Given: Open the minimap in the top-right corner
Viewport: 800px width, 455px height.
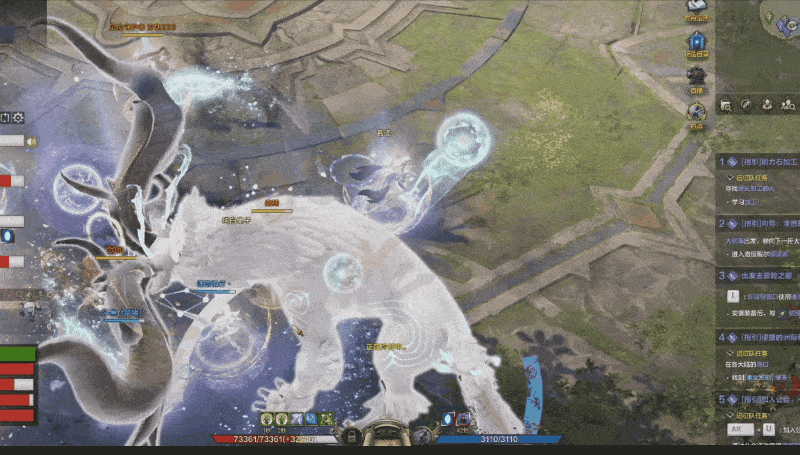Looking at the screenshot, I should (x=780, y=20).
